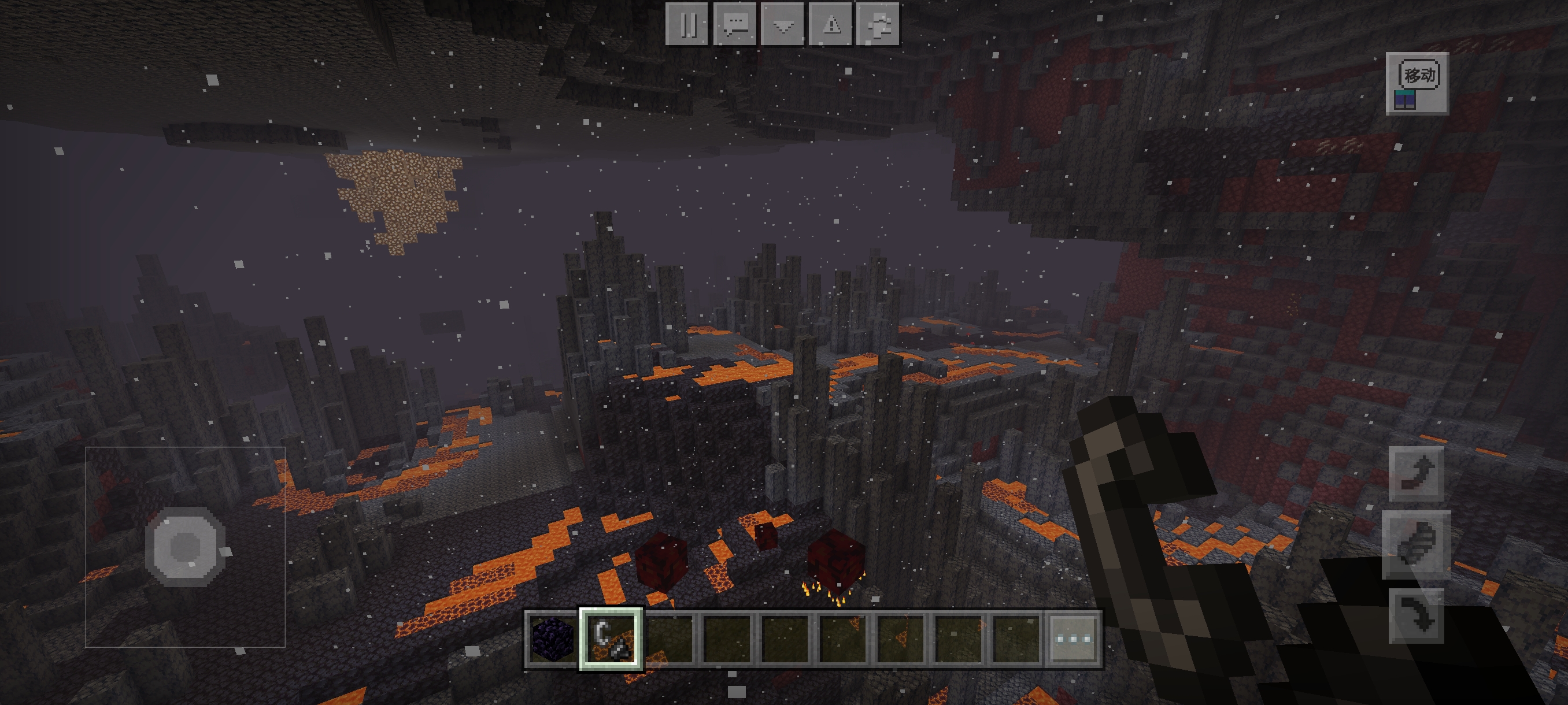Select the flint and steel slot
Screen dimensions: 1568x705
[611, 639]
